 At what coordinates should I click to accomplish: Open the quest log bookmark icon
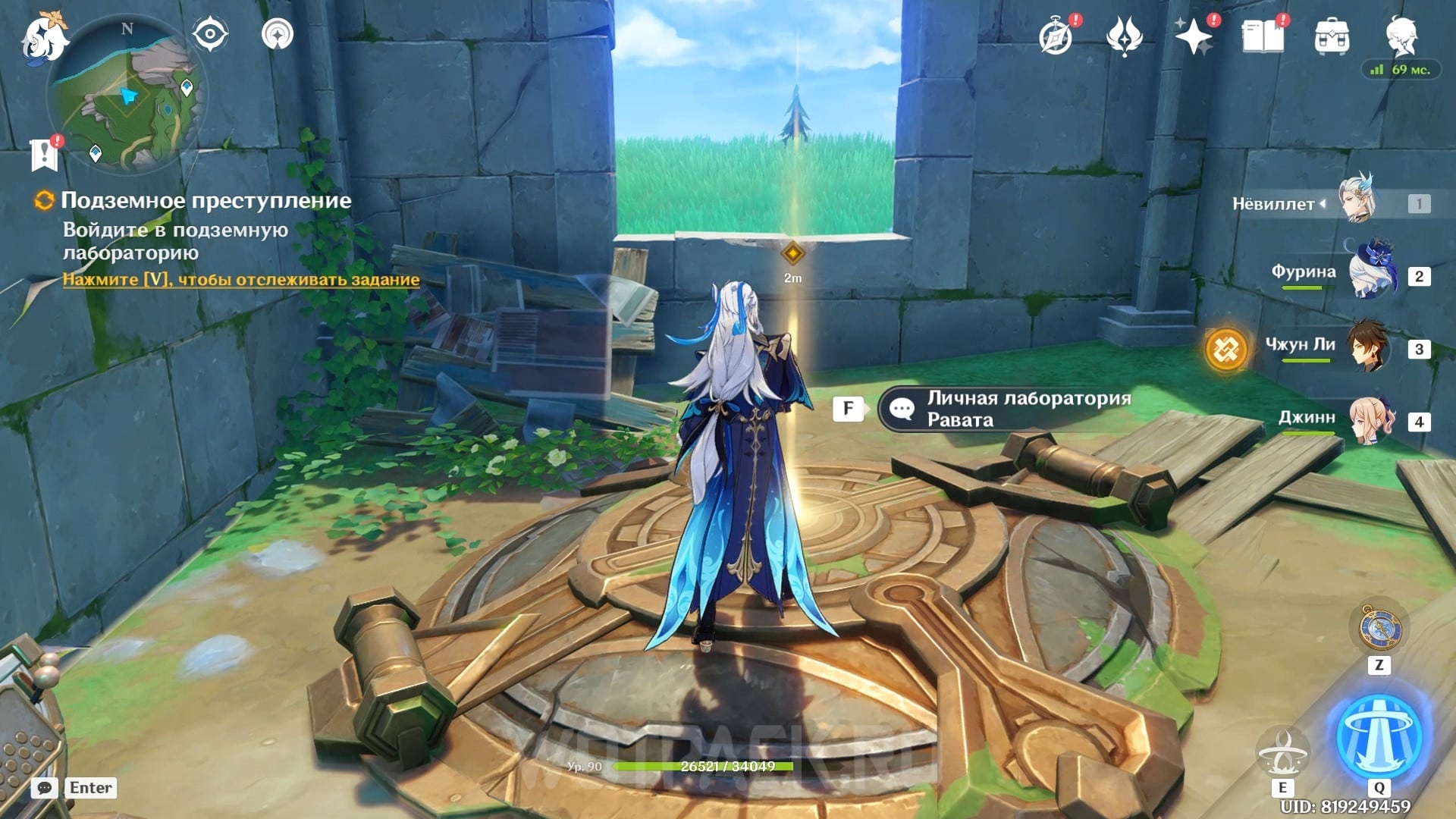pyautogui.click(x=45, y=154)
